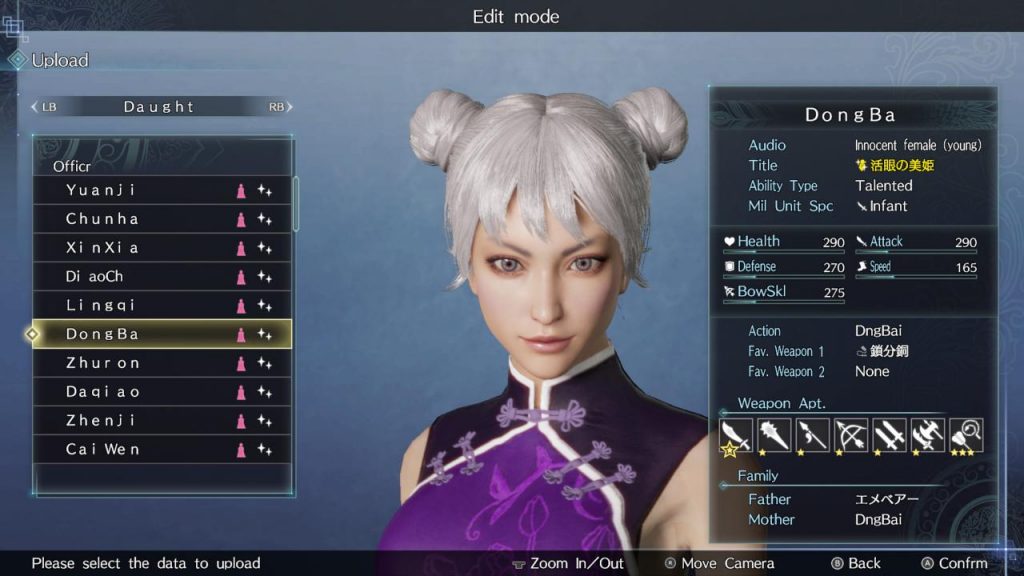
Task: Pick the XinXia officer entry
Action: pyautogui.click(x=162, y=248)
